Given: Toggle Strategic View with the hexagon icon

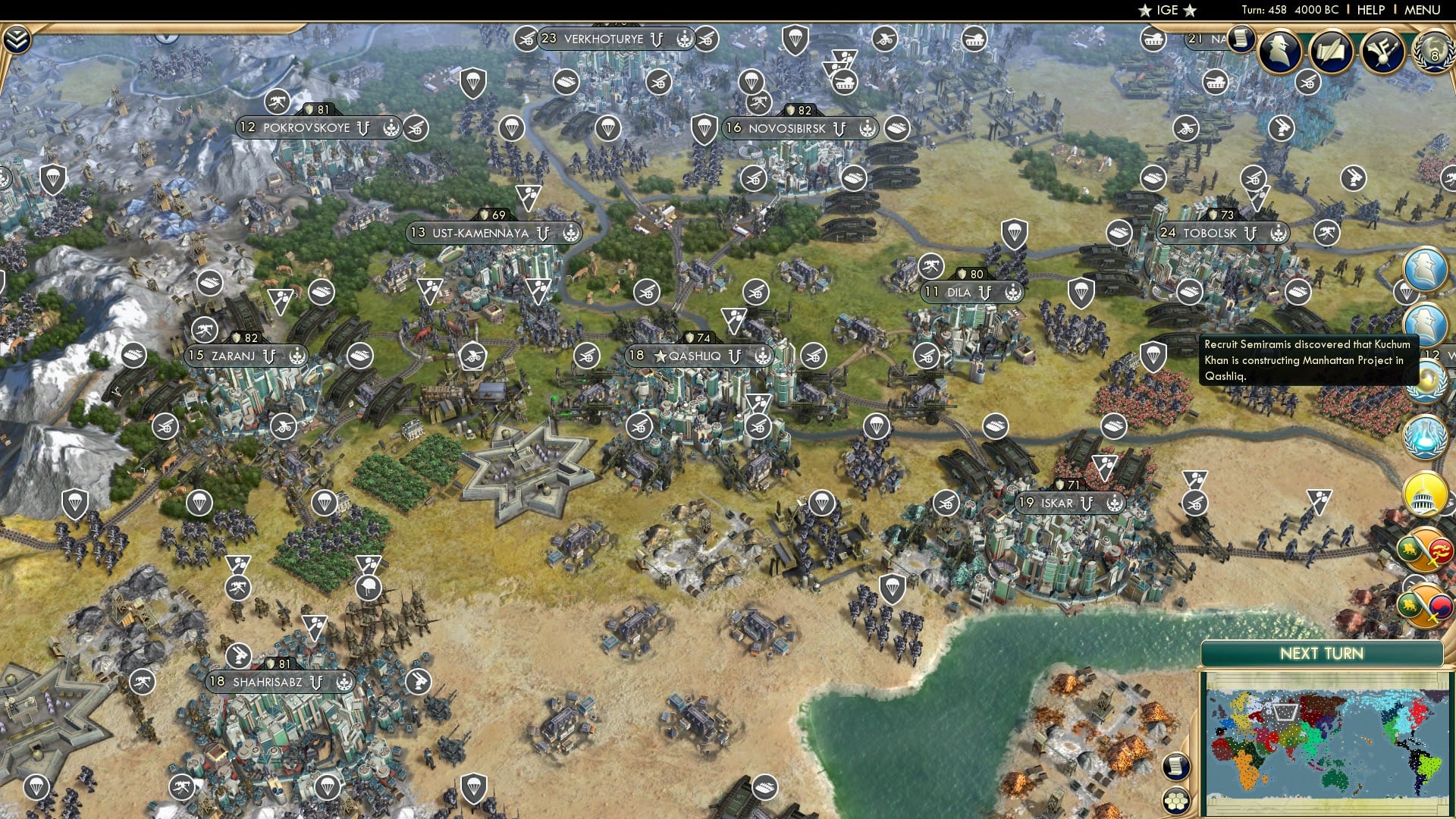Looking at the screenshot, I should pyautogui.click(x=1178, y=800).
